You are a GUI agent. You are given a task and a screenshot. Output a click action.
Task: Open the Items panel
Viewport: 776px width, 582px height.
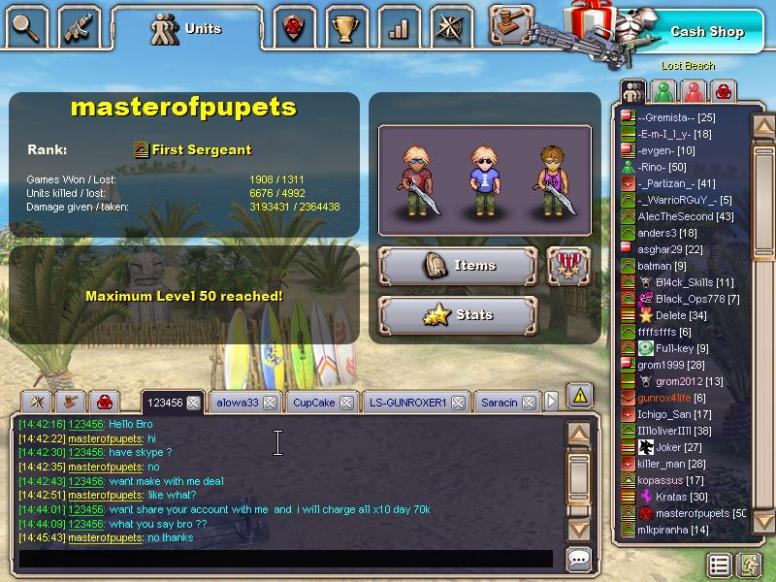pyautogui.click(x=457, y=266)
